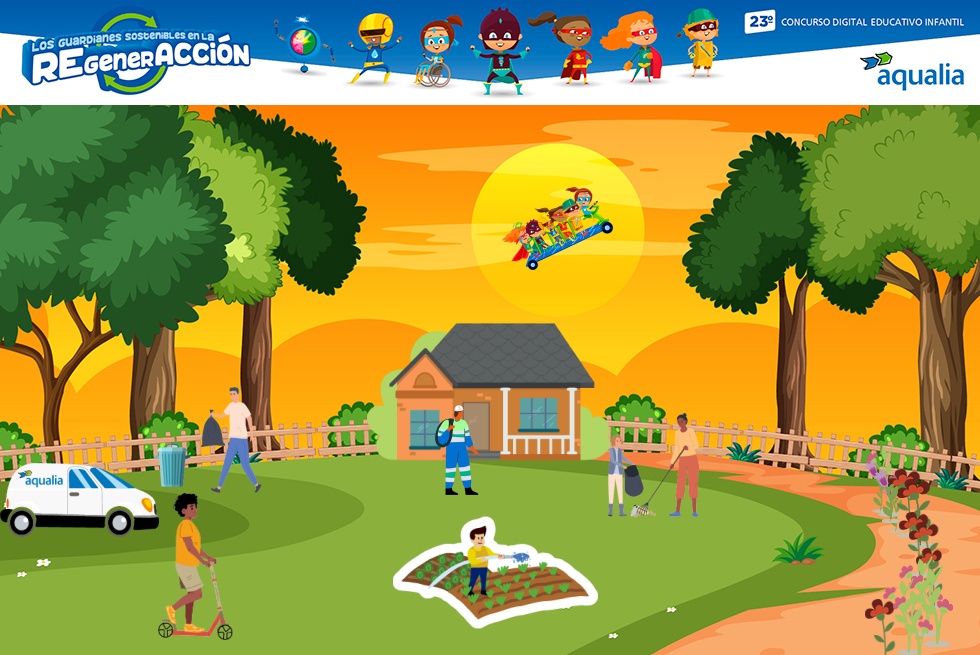Select the white-outlined vegetable garden plot
The height and width of the screenshot is (655, 980).
click(495, 577)
